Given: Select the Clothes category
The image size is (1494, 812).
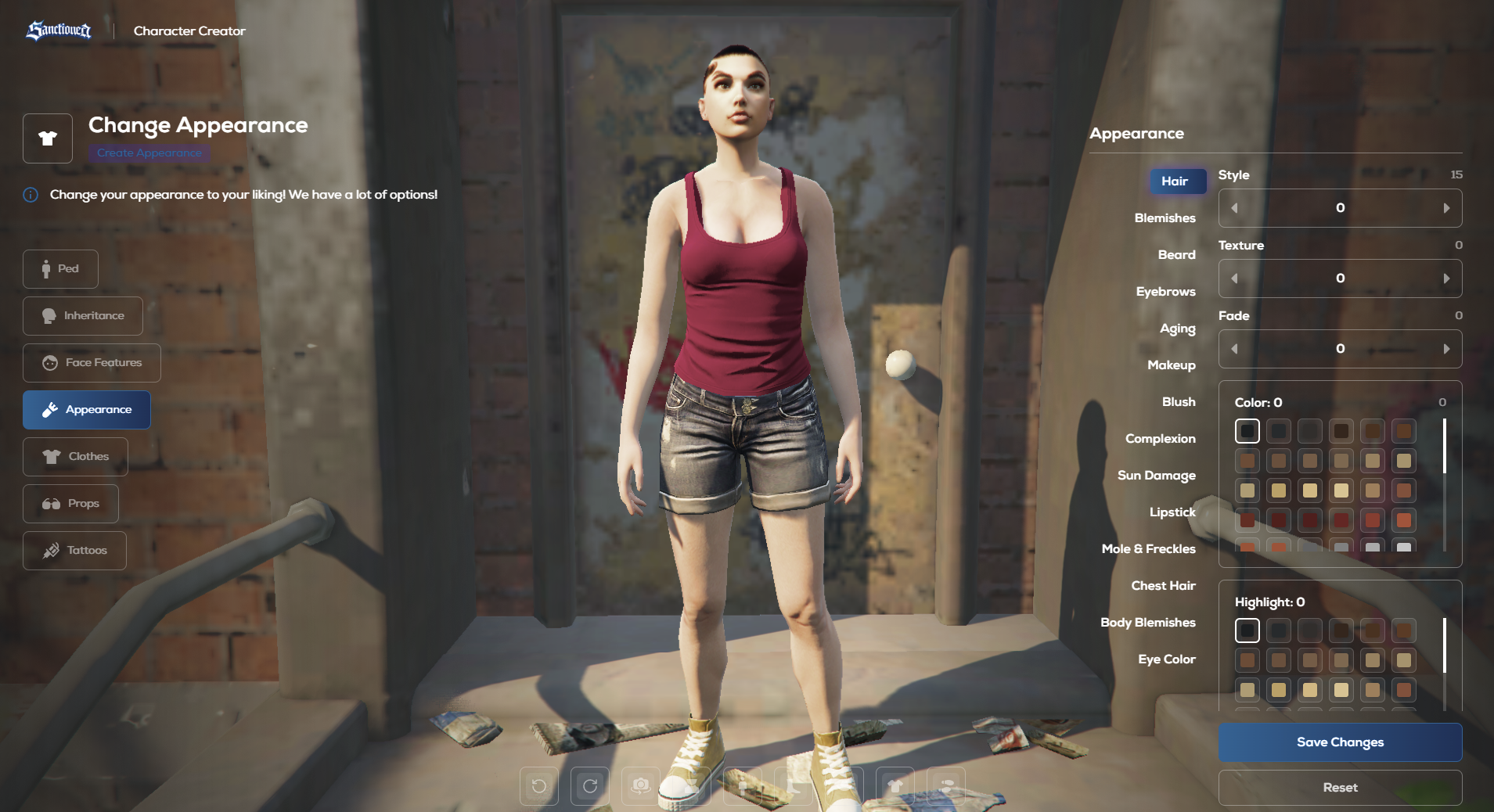Looking at the screenshot, I should pyautogui.click(x=75, y=457).
